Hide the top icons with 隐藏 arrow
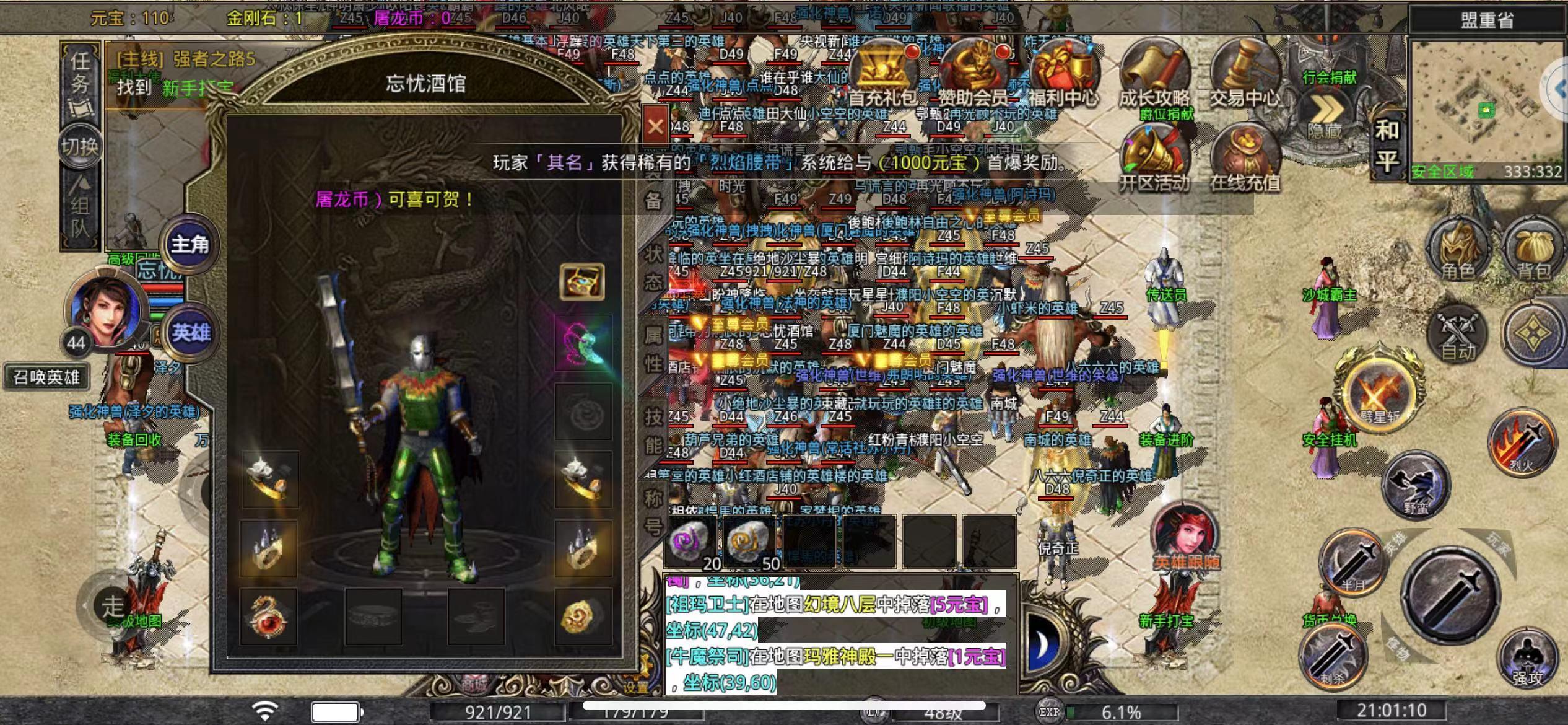Viewport: 1568px width, 725px height. coord(1325,116)
